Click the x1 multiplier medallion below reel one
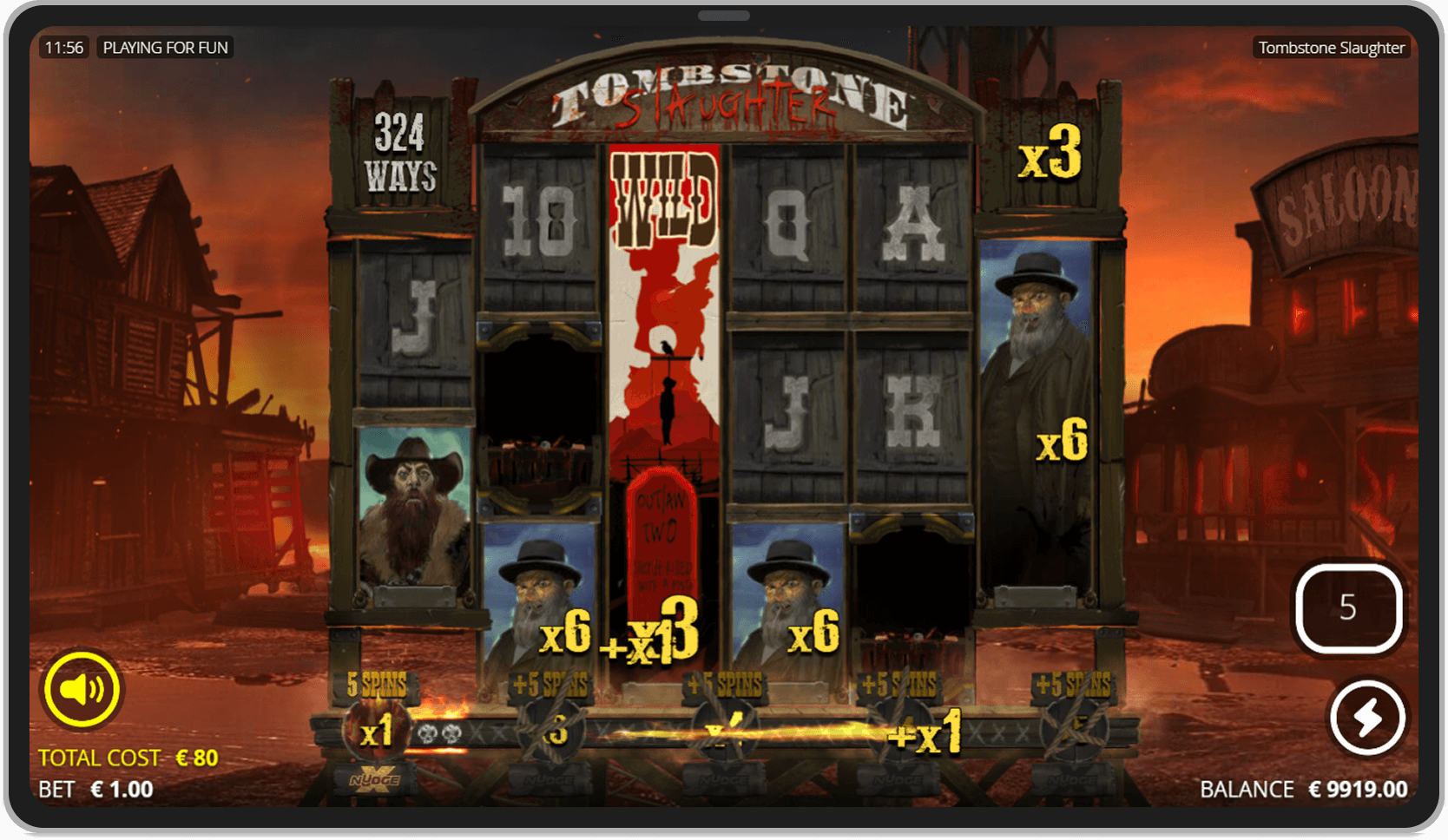 377,730
